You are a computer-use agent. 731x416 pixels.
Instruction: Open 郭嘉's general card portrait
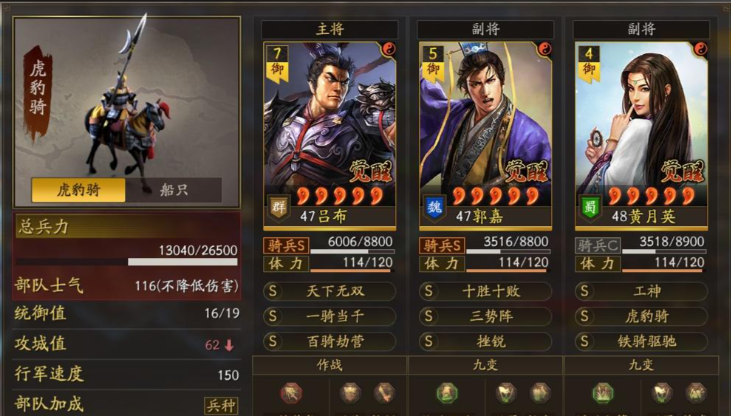coord(485,125)
